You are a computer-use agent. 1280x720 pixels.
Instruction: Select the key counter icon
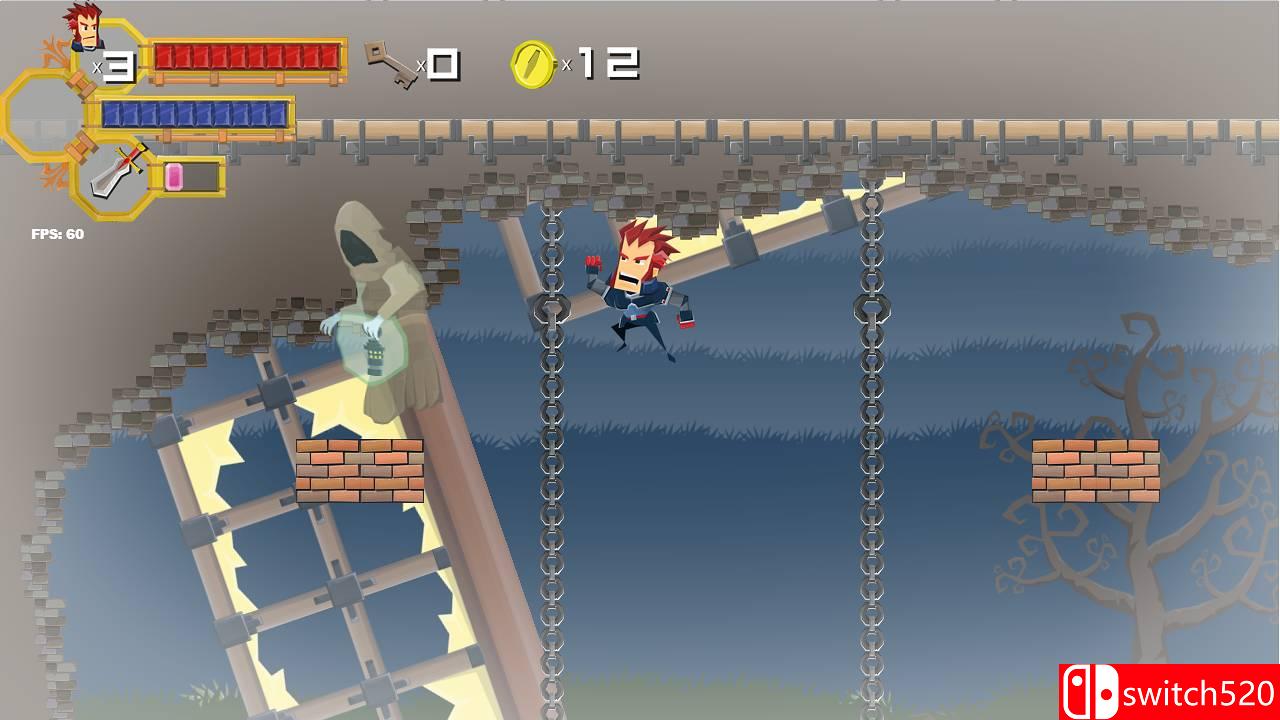(390, 63)
